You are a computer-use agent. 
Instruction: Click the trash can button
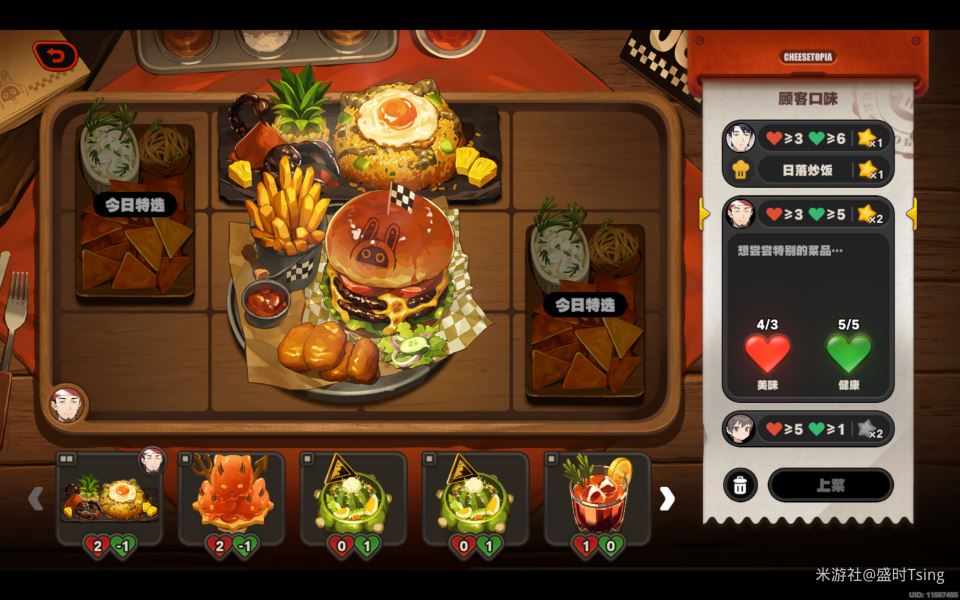740,485
